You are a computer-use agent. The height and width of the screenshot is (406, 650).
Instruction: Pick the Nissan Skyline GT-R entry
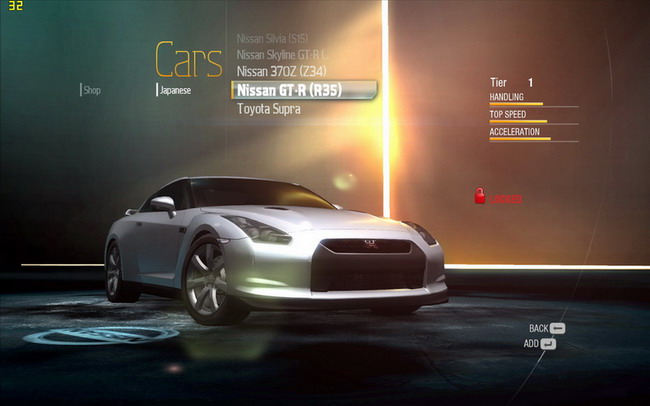click(281, 54)
